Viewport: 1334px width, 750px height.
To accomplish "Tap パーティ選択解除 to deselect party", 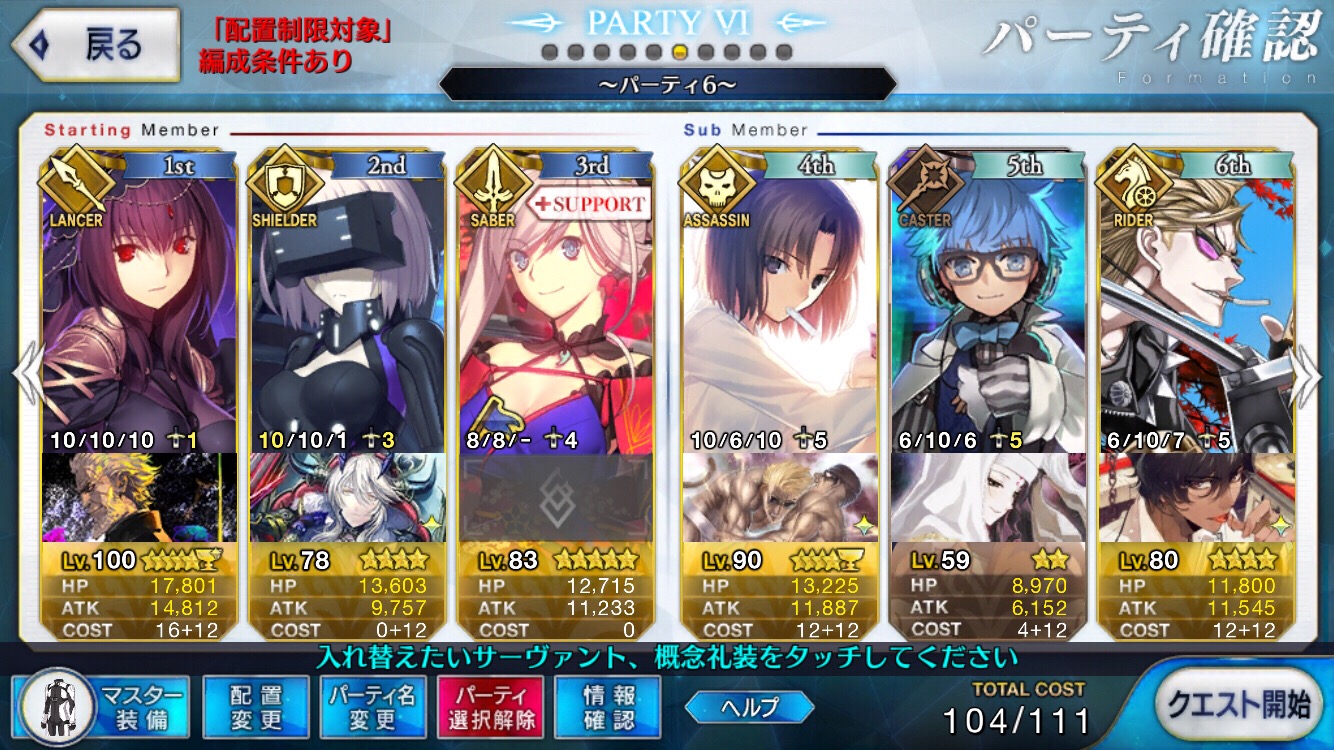I will 489,706.
